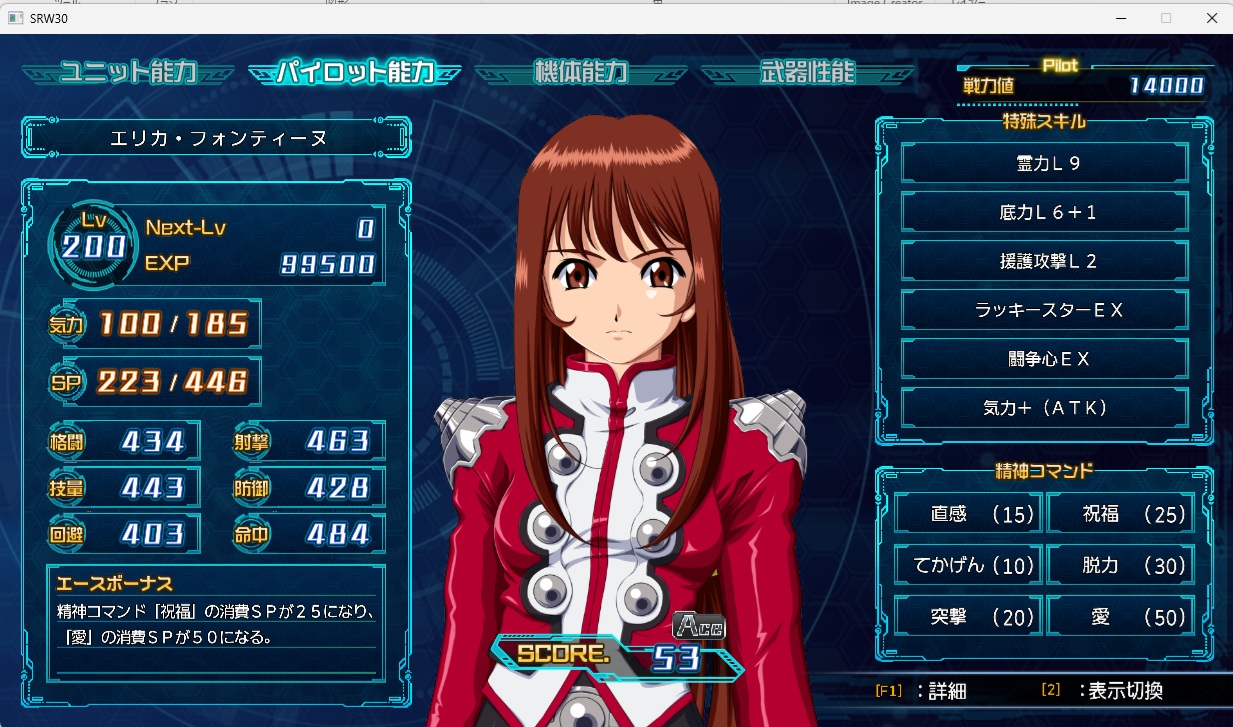Close the SRW30 window
The height and width of the screenshot is (727, 1233).
point(1211,17)
